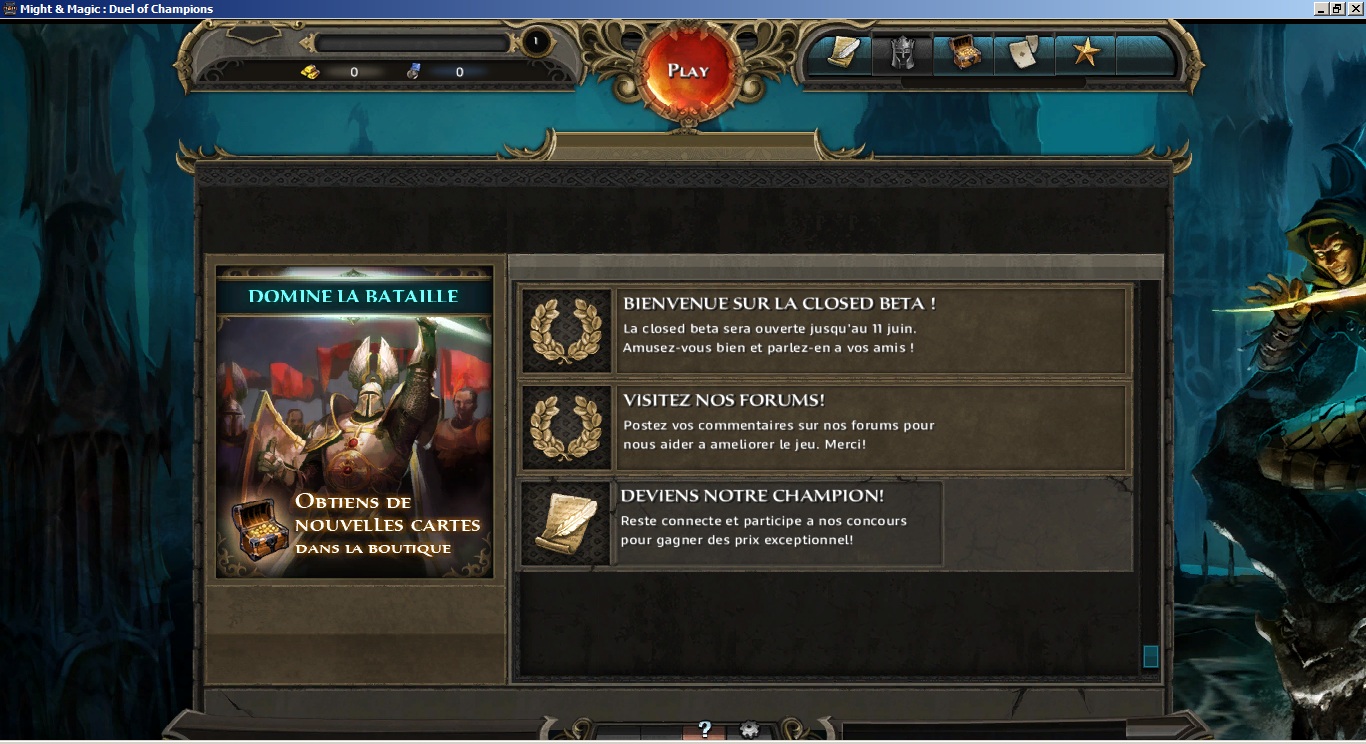
Task: Close the game window
Action: (1355, 9)
